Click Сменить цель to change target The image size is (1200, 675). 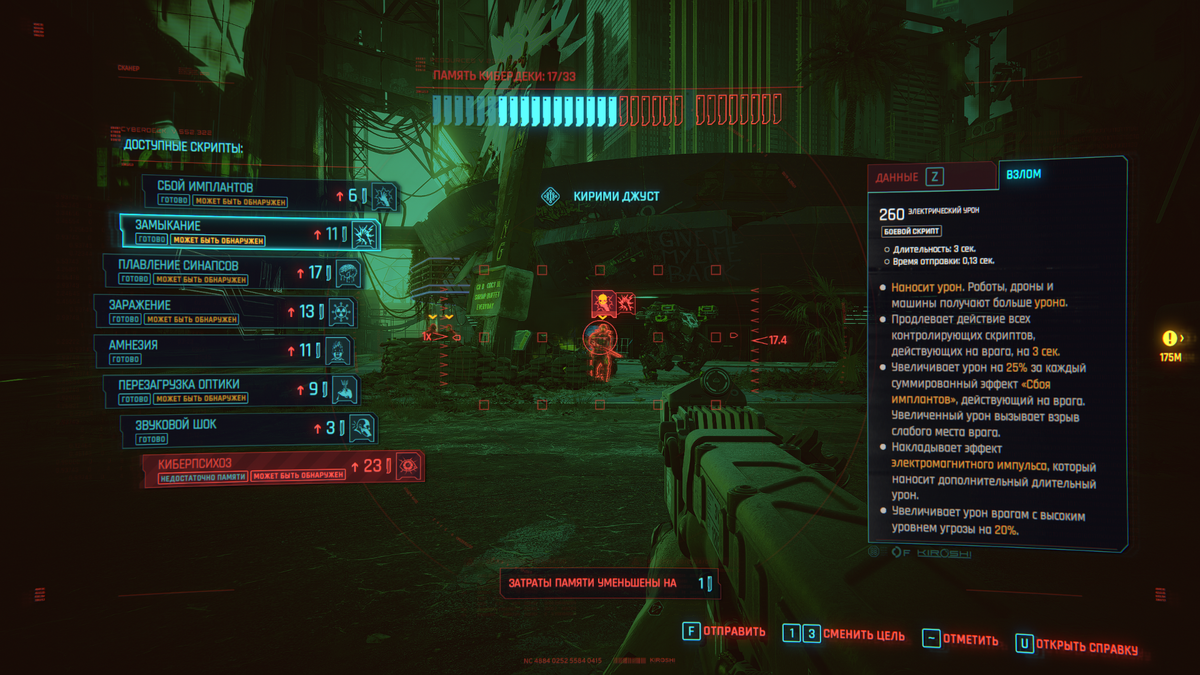point(843,635)
